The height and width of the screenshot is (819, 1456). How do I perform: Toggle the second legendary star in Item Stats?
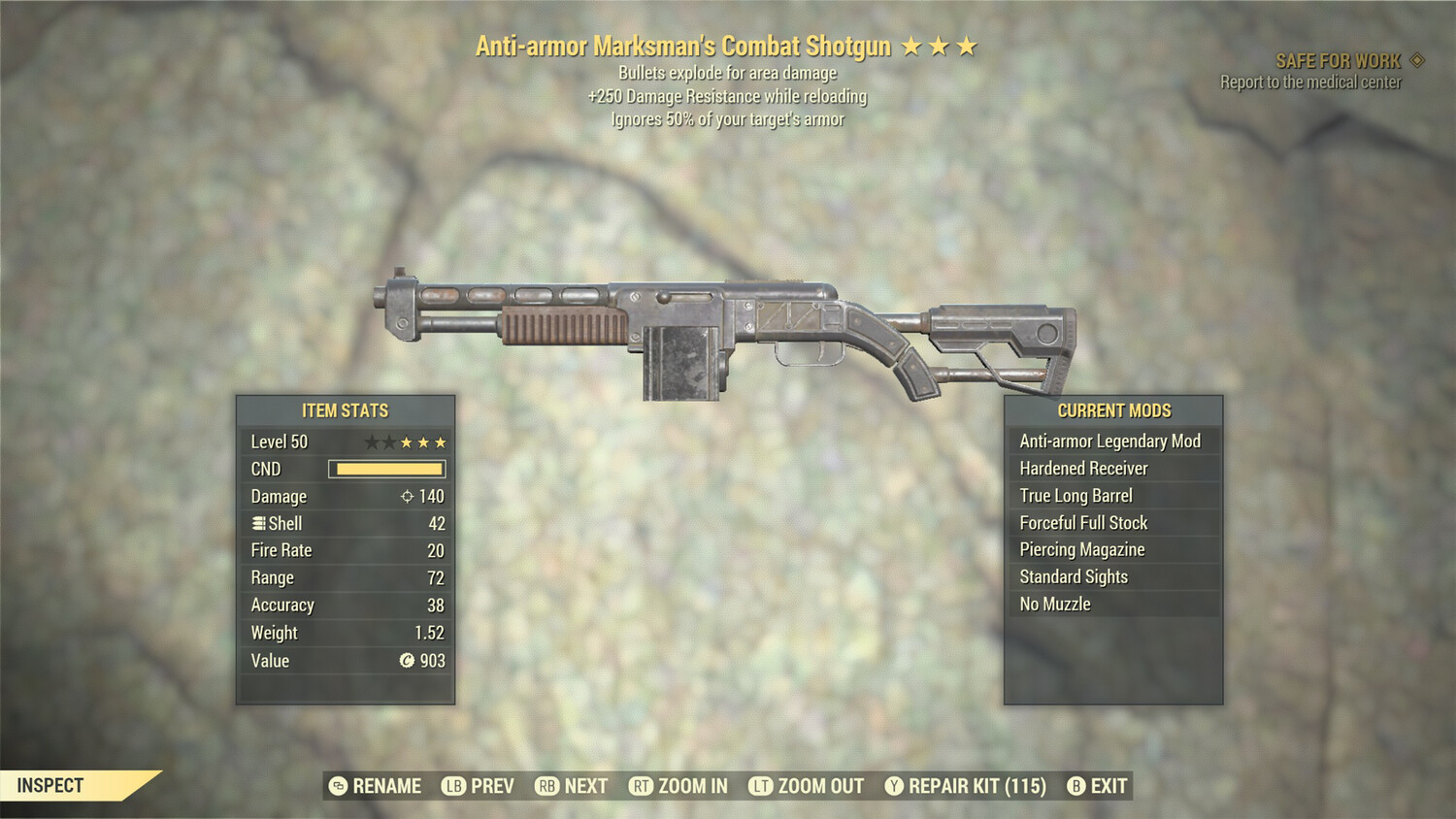(x=390, y=442)
